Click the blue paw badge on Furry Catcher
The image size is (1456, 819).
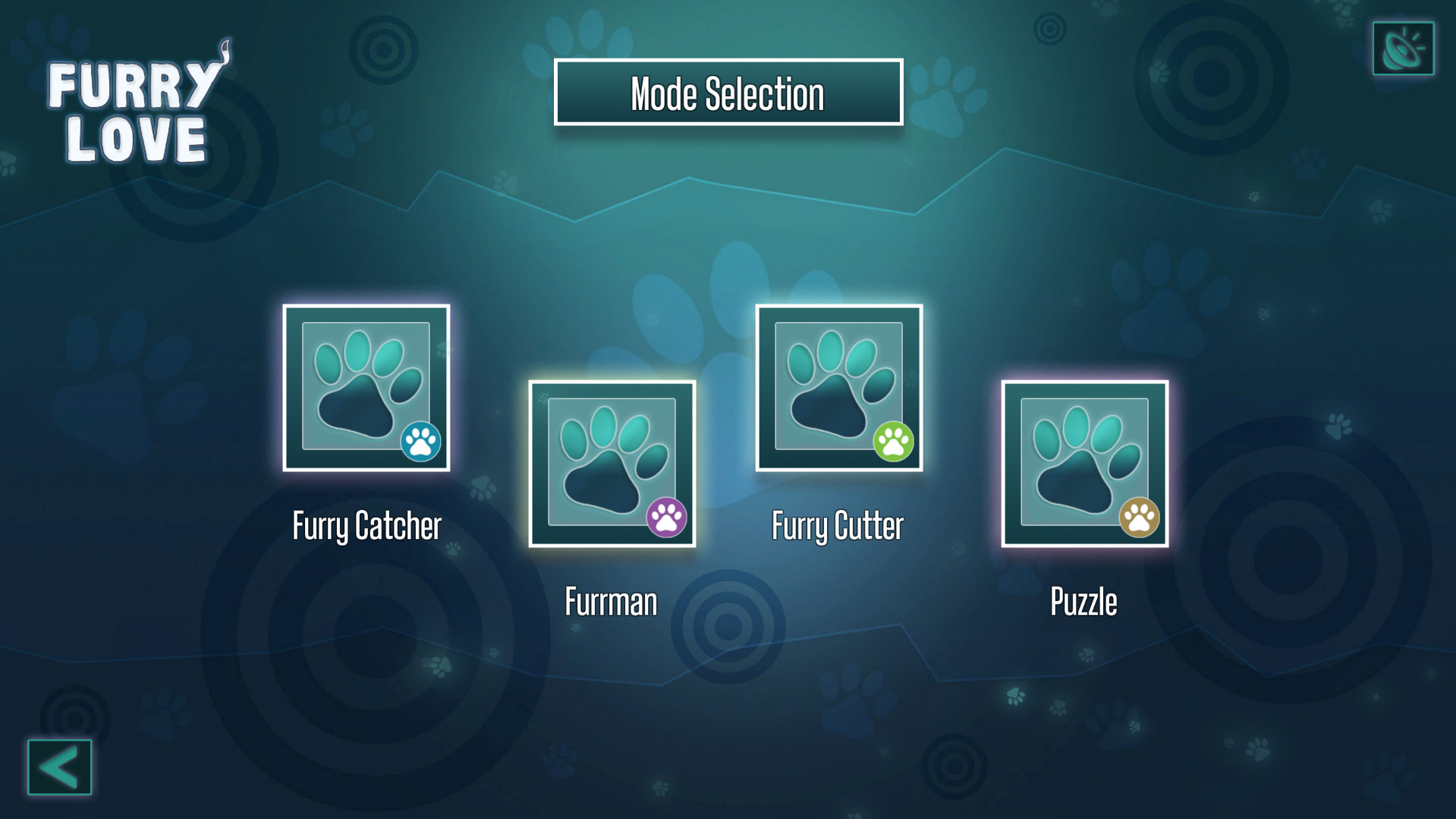point(422,441)
